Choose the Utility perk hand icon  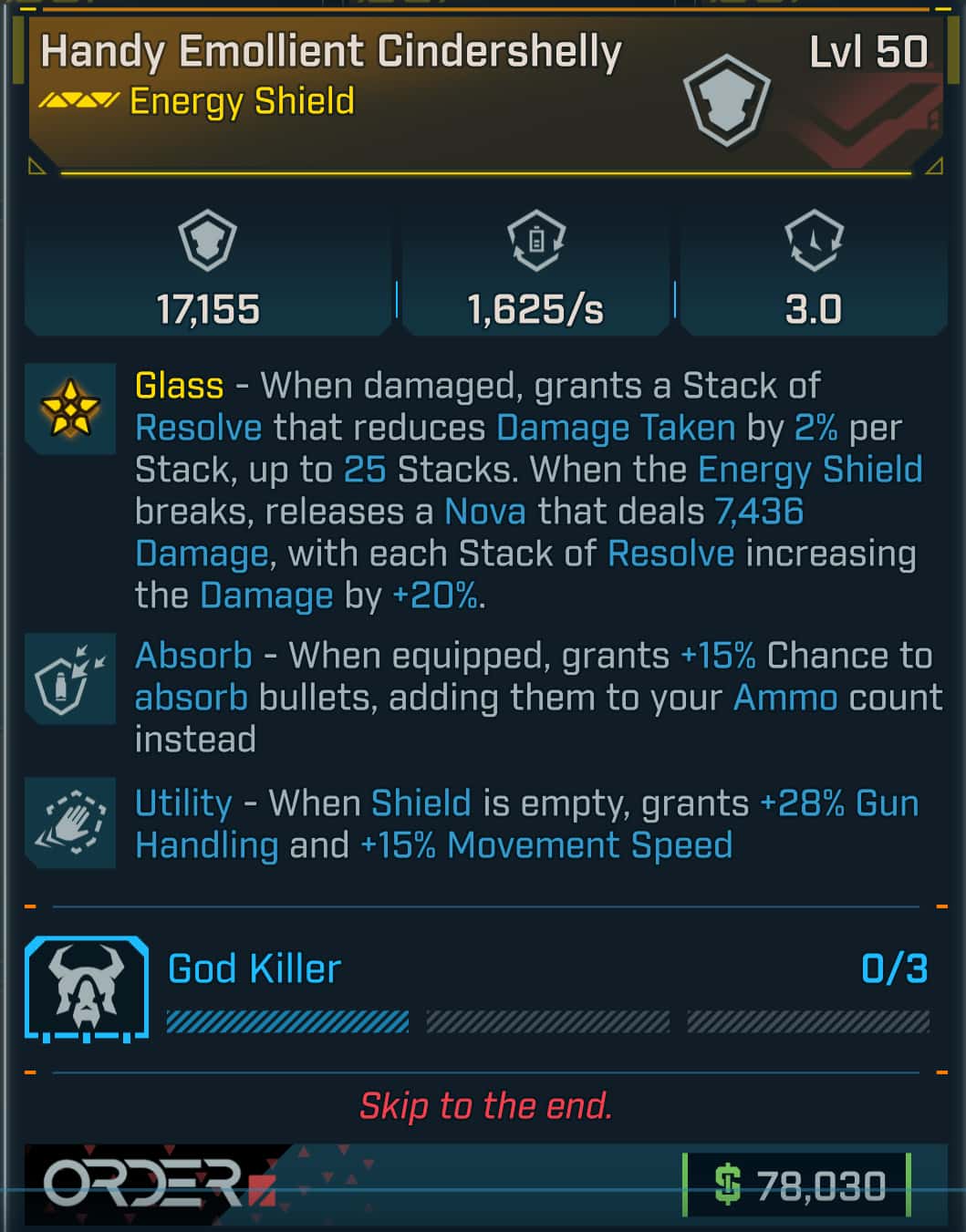(69, 822)
